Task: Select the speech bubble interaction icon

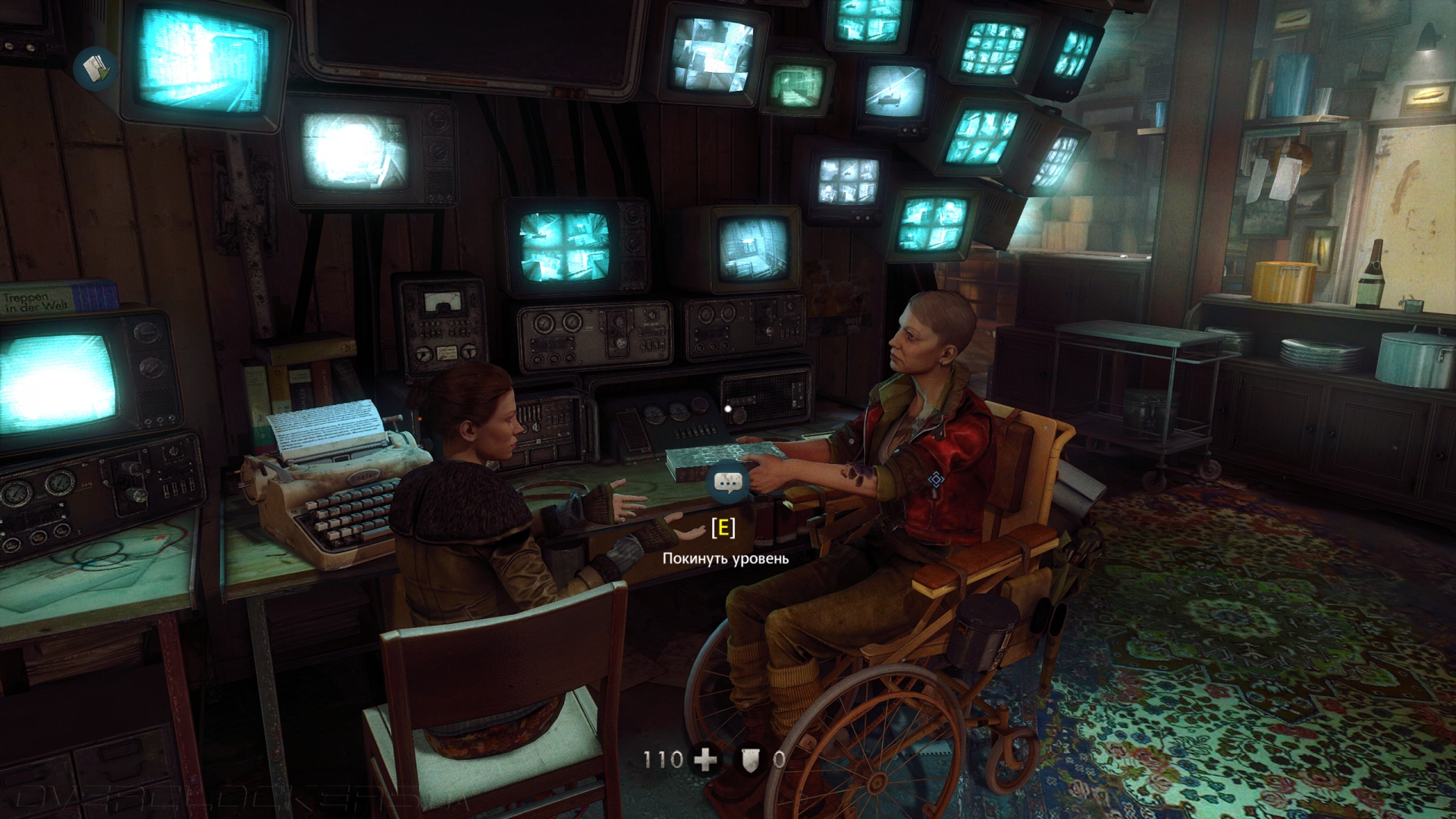Action: (x=728, y=482)
